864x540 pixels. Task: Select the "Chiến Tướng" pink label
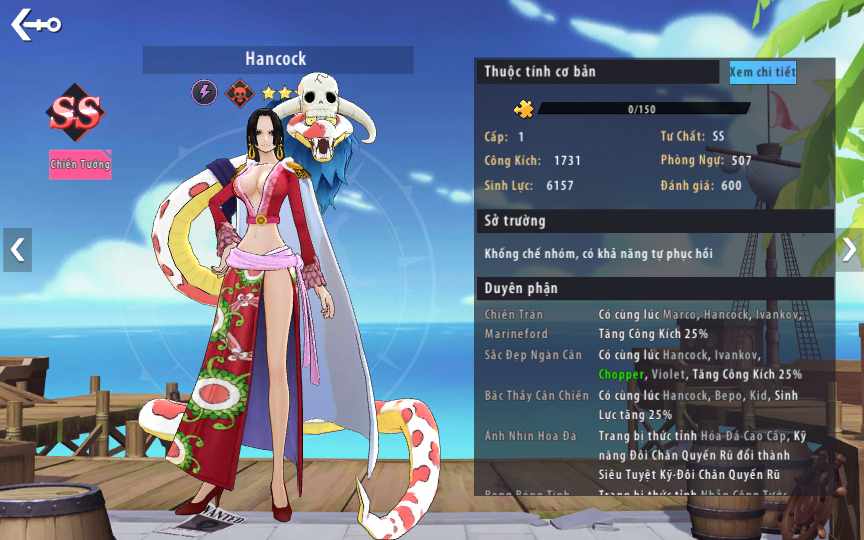pos(80,163)
